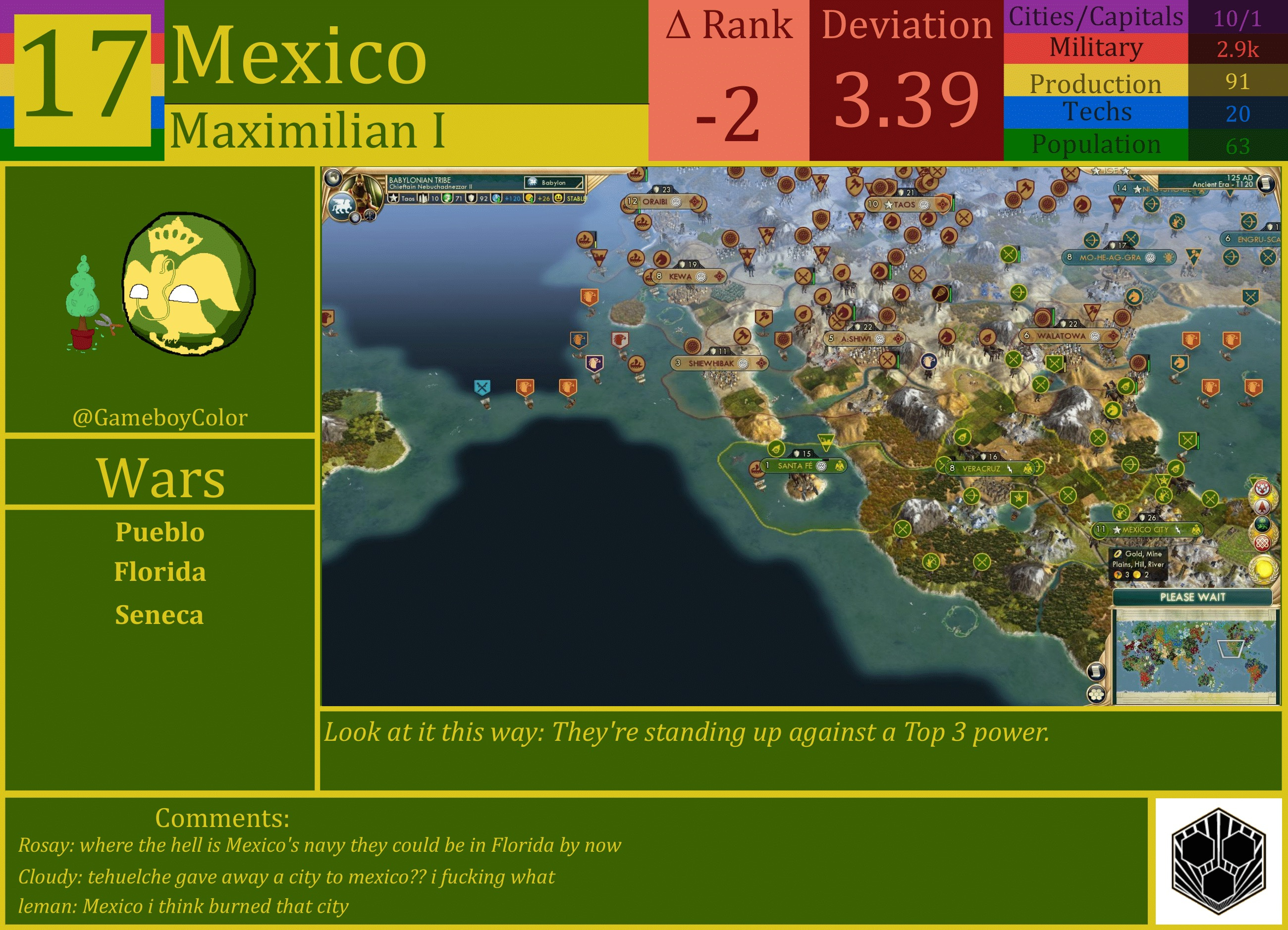The height and width of the screenshot is (930, 1288).
Task: Click the @GameboyColor handle link
Action: click(159, 417)
